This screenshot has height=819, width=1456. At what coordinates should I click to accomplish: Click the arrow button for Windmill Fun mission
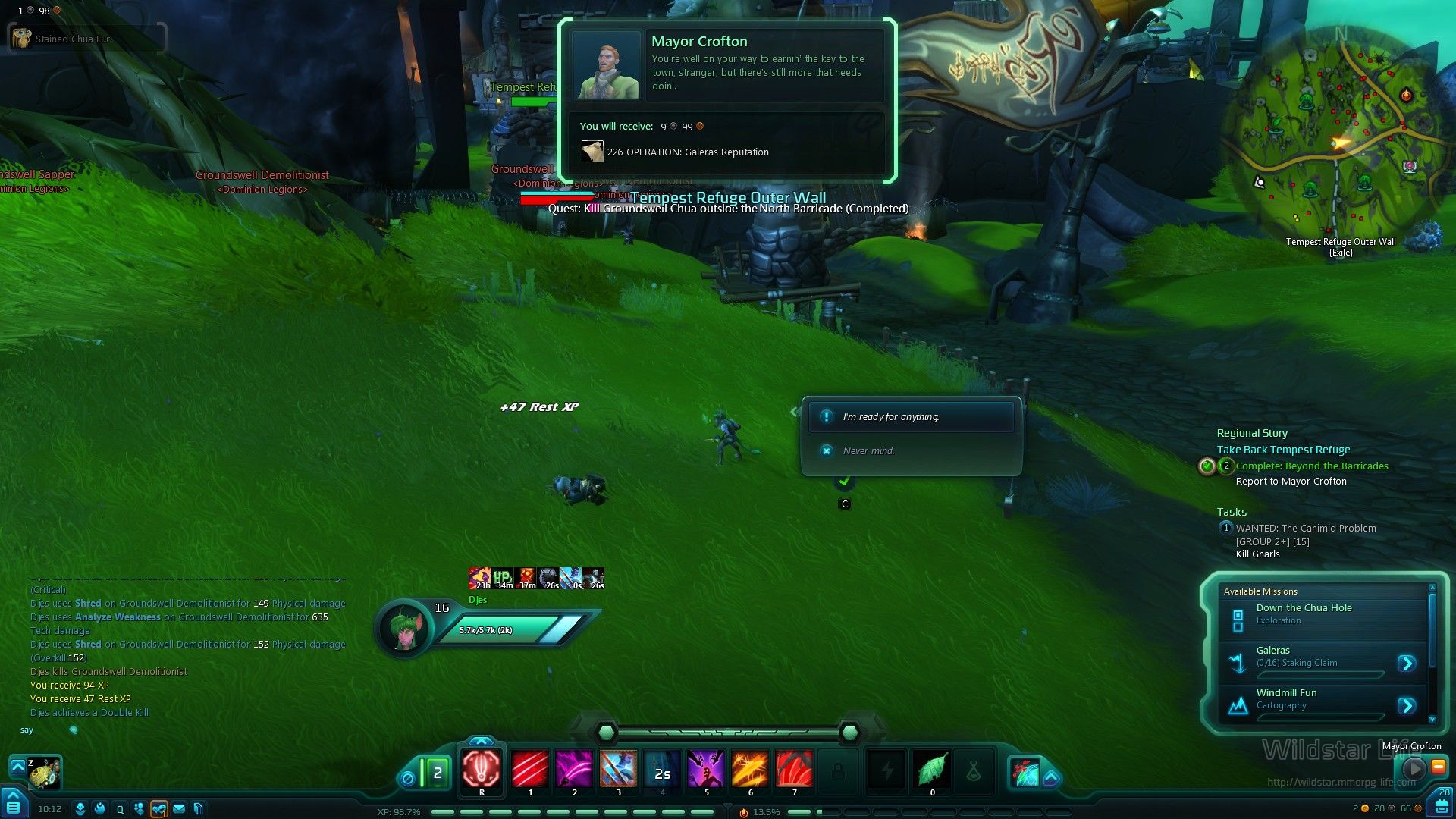[x=1407, y=706]
